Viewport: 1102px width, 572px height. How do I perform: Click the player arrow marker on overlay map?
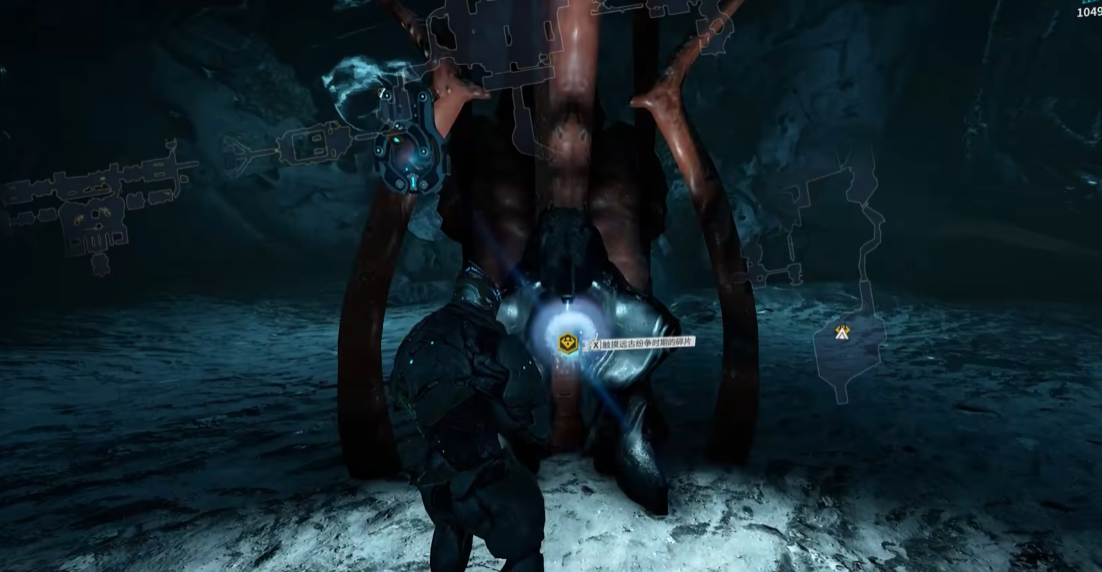tap(843, 332)
